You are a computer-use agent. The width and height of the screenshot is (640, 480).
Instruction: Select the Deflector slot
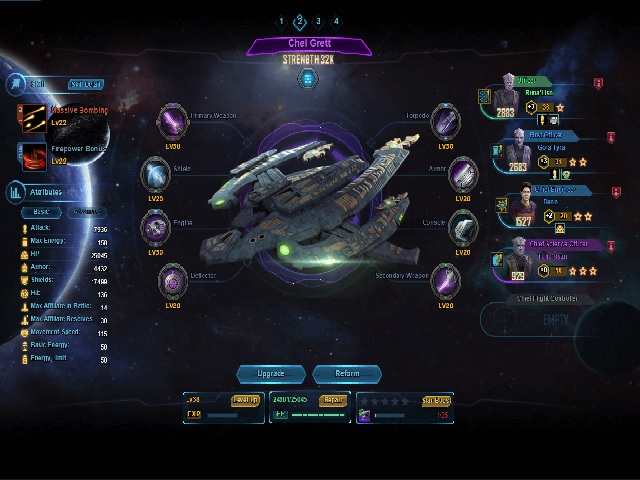coord(173,283)
